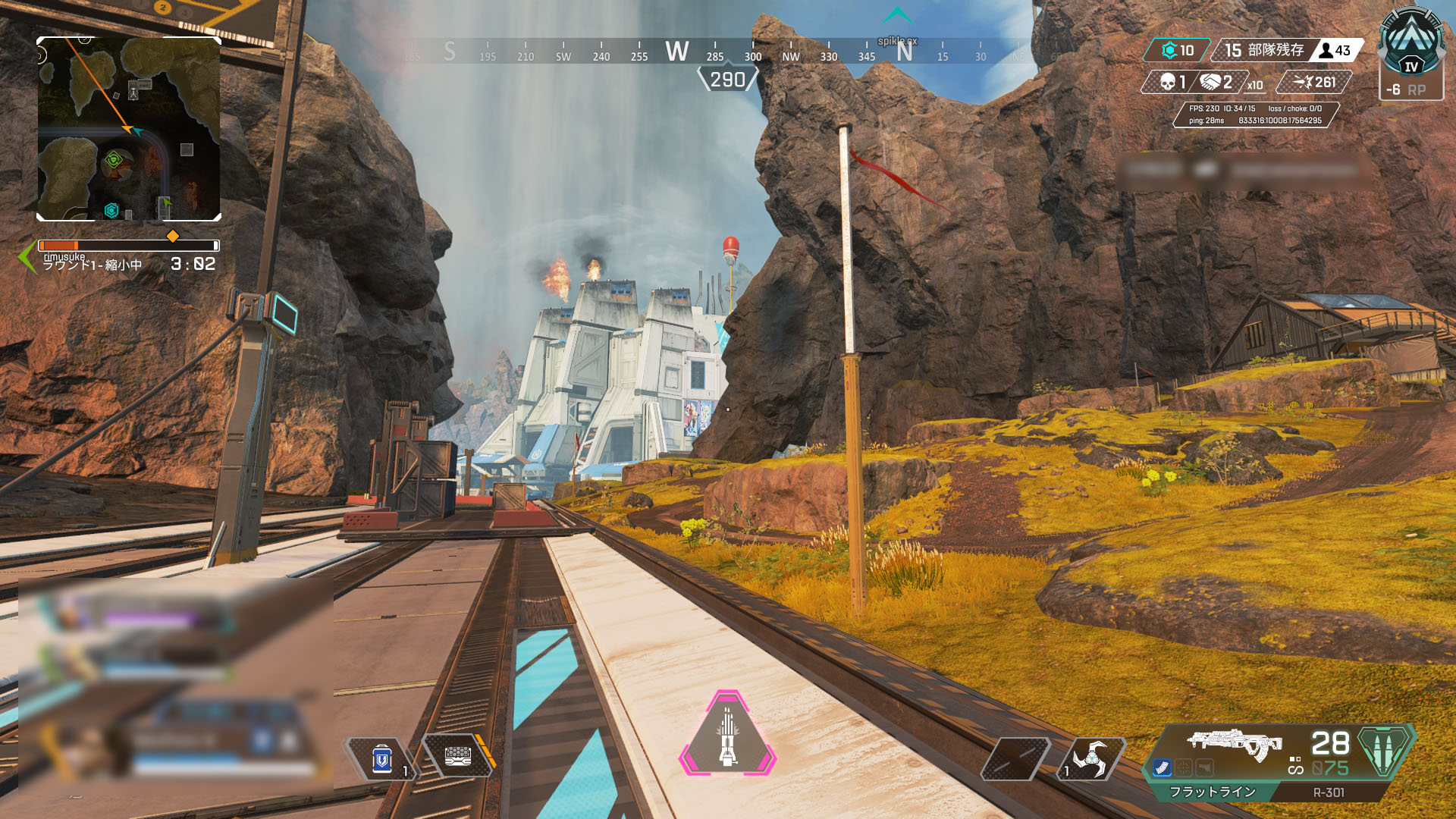The height and width of the screenshot is (819, 1456).
Task: Select the shield cell healing slot
Action: [382, 758]
